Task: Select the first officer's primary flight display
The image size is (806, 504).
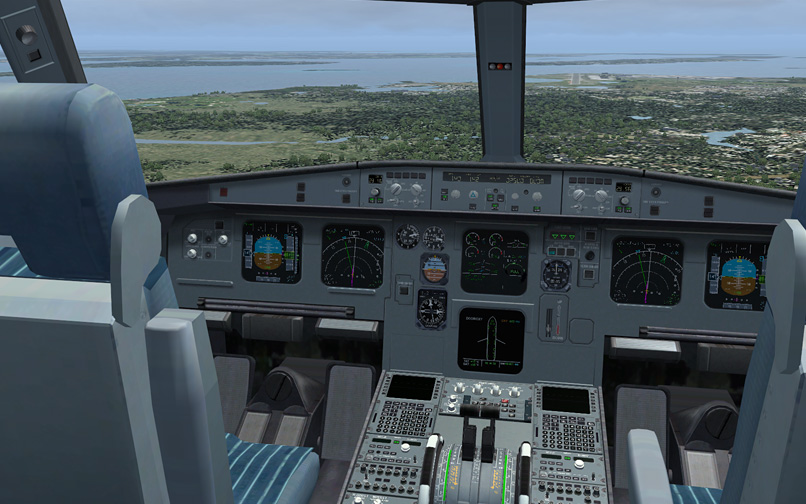Action: click(735, 274)
